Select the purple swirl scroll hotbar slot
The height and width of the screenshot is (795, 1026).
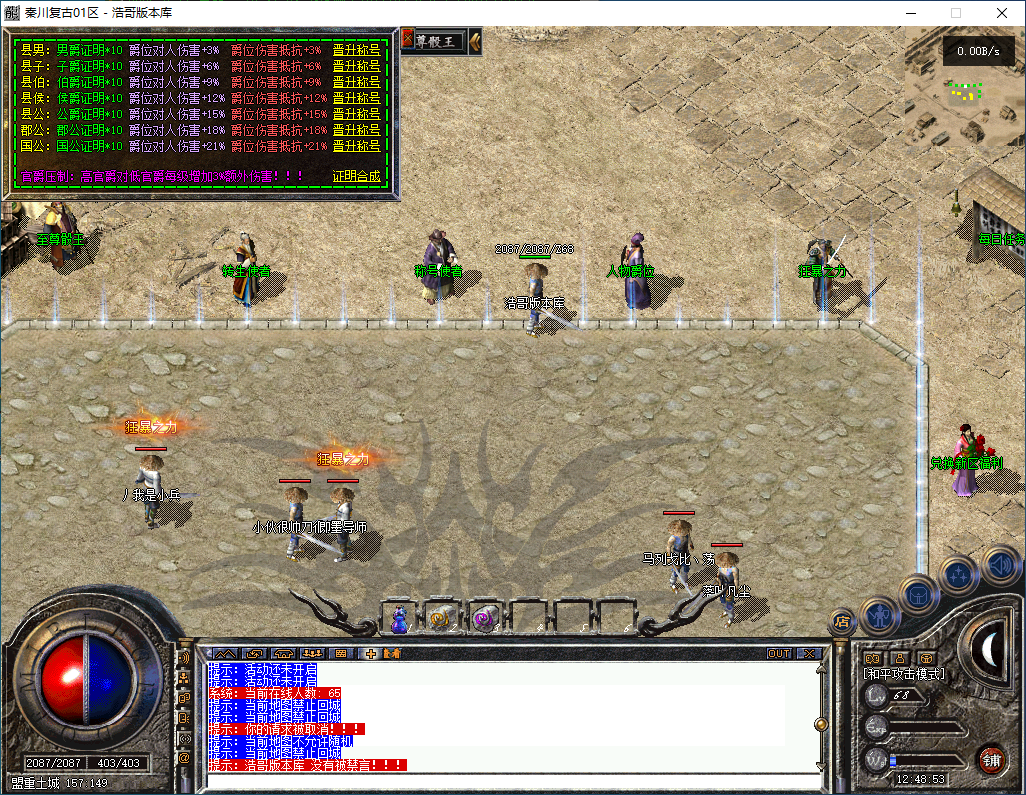coord(485,619)
